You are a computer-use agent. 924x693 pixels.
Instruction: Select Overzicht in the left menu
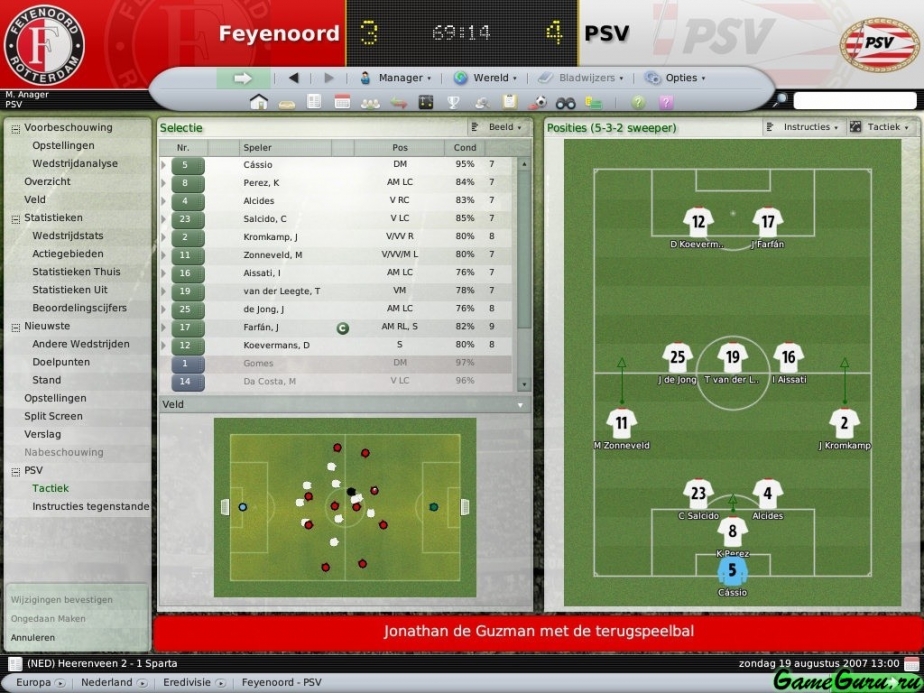(48, 182)
